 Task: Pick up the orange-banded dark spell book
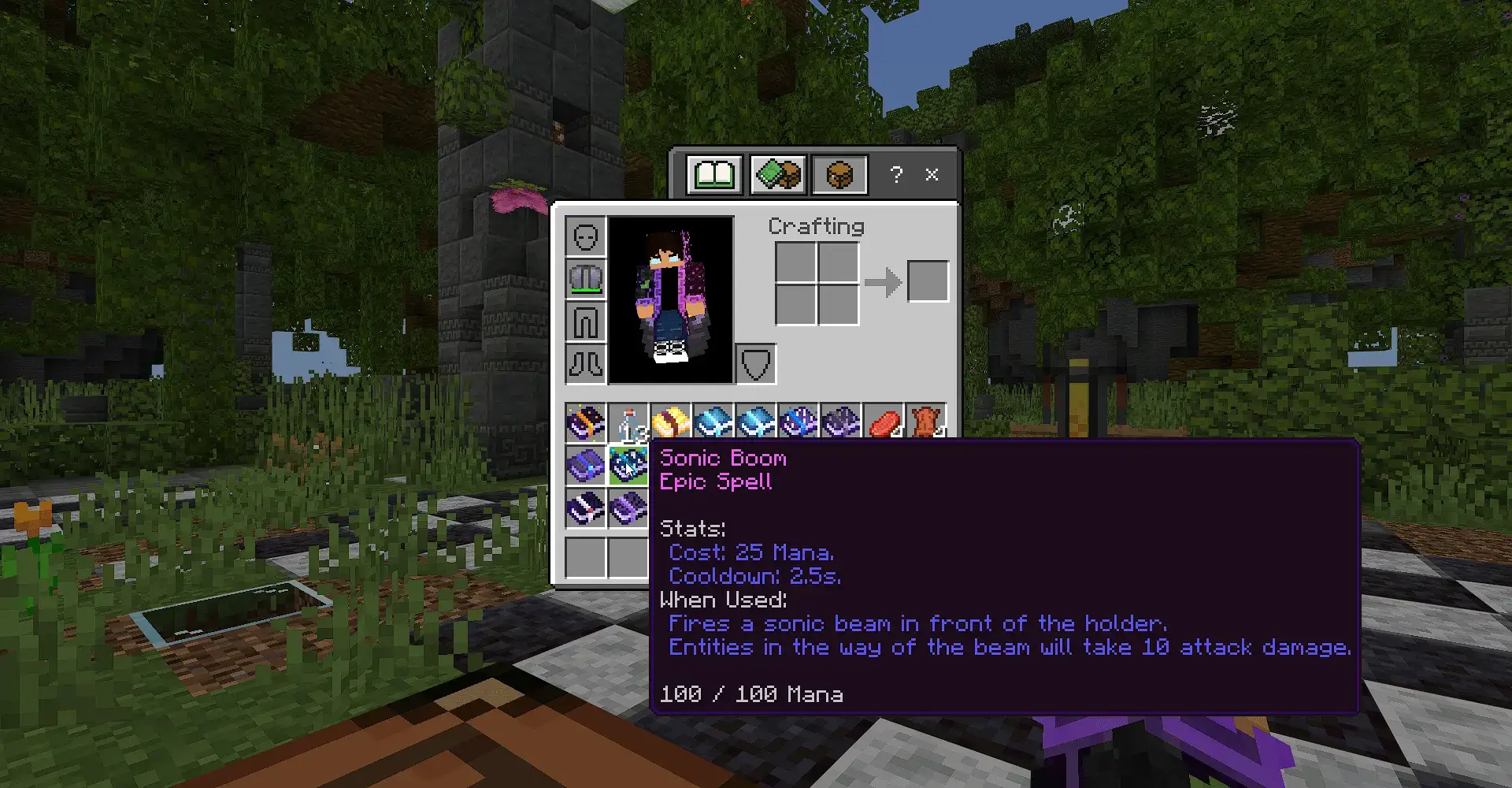(585, 423)
